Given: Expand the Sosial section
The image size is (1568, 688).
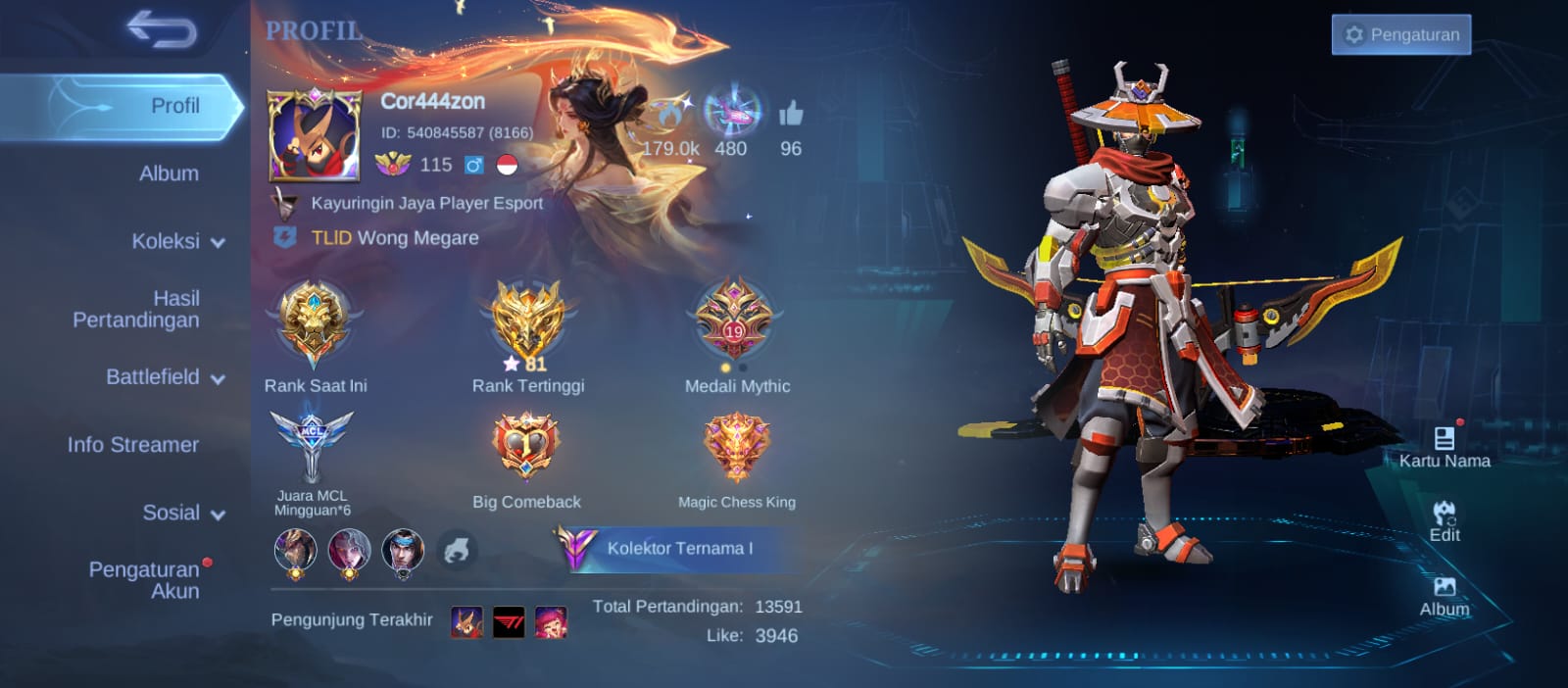Looking at the screenshot, I should [182, 513].
